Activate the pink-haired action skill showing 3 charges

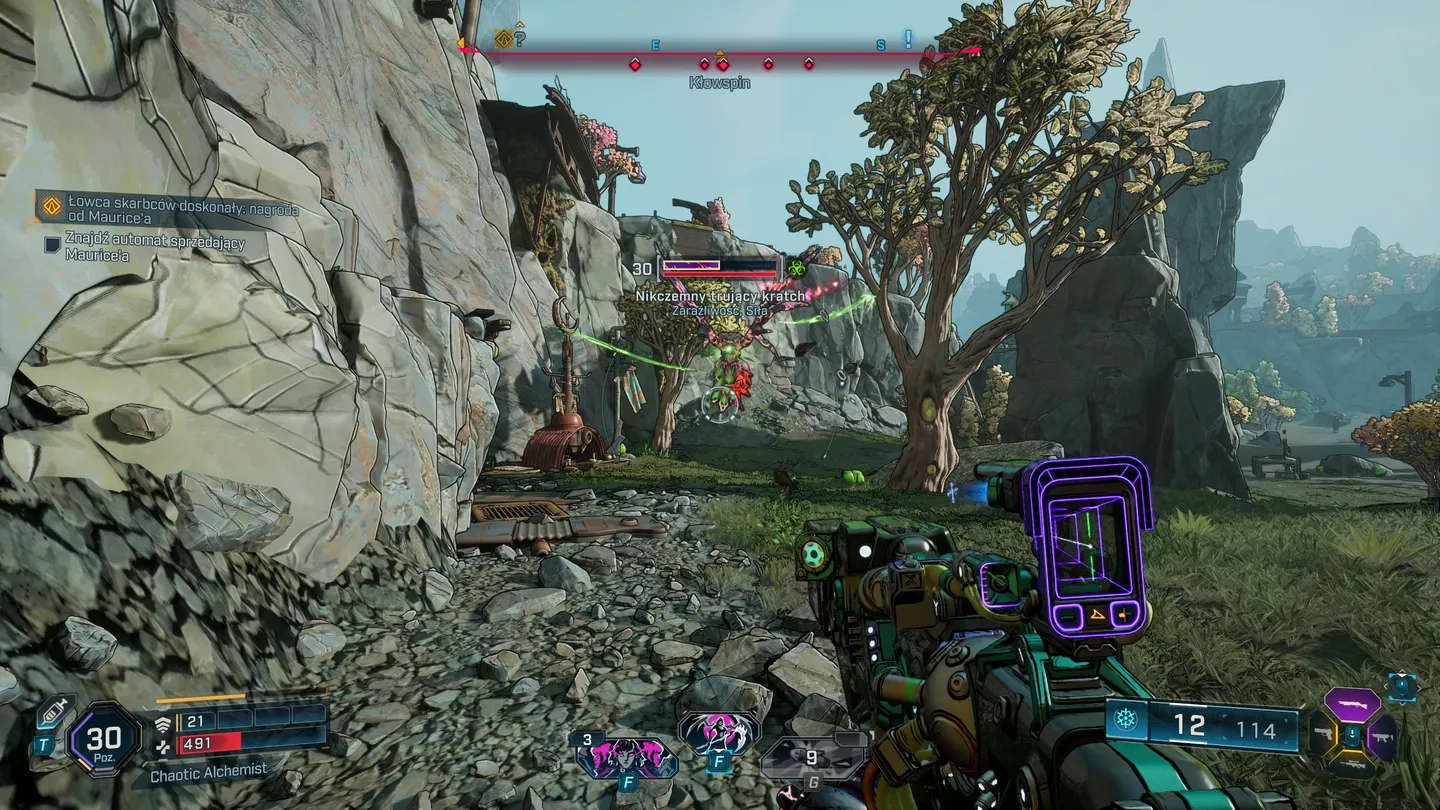627,758
